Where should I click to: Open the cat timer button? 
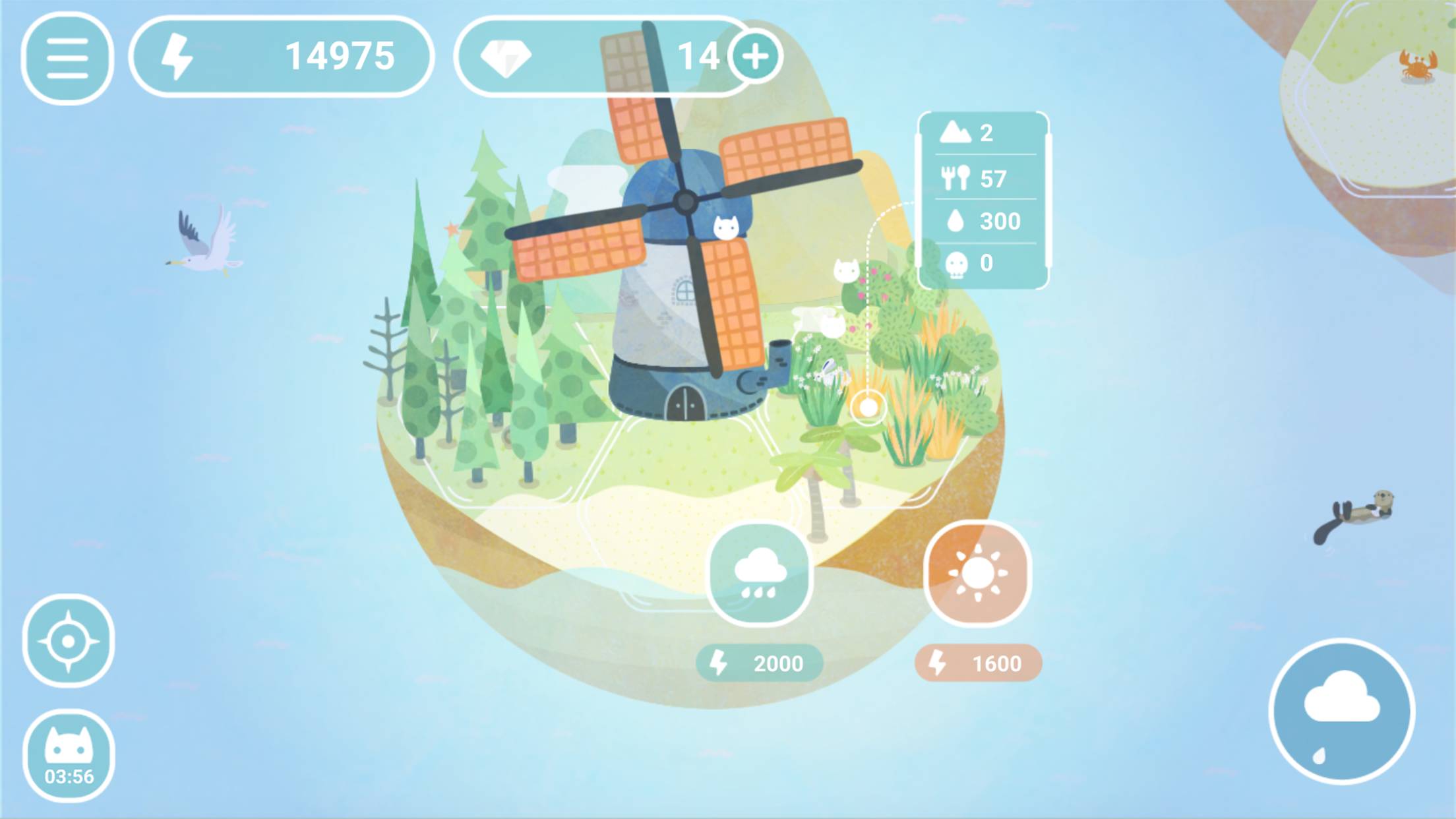tap(69, 755)
